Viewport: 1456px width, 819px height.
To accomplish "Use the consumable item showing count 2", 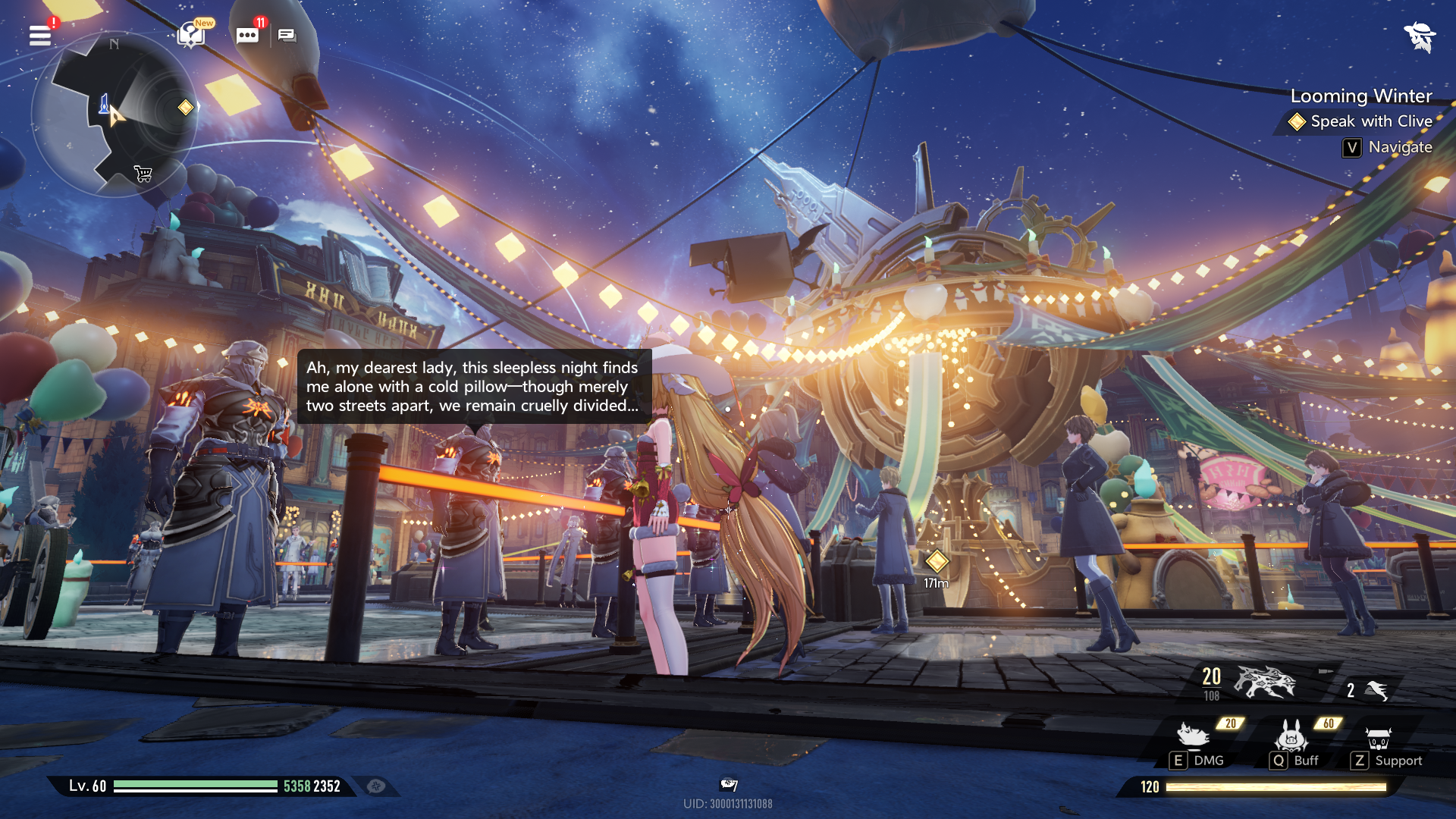I will (x=1376, y=689).
